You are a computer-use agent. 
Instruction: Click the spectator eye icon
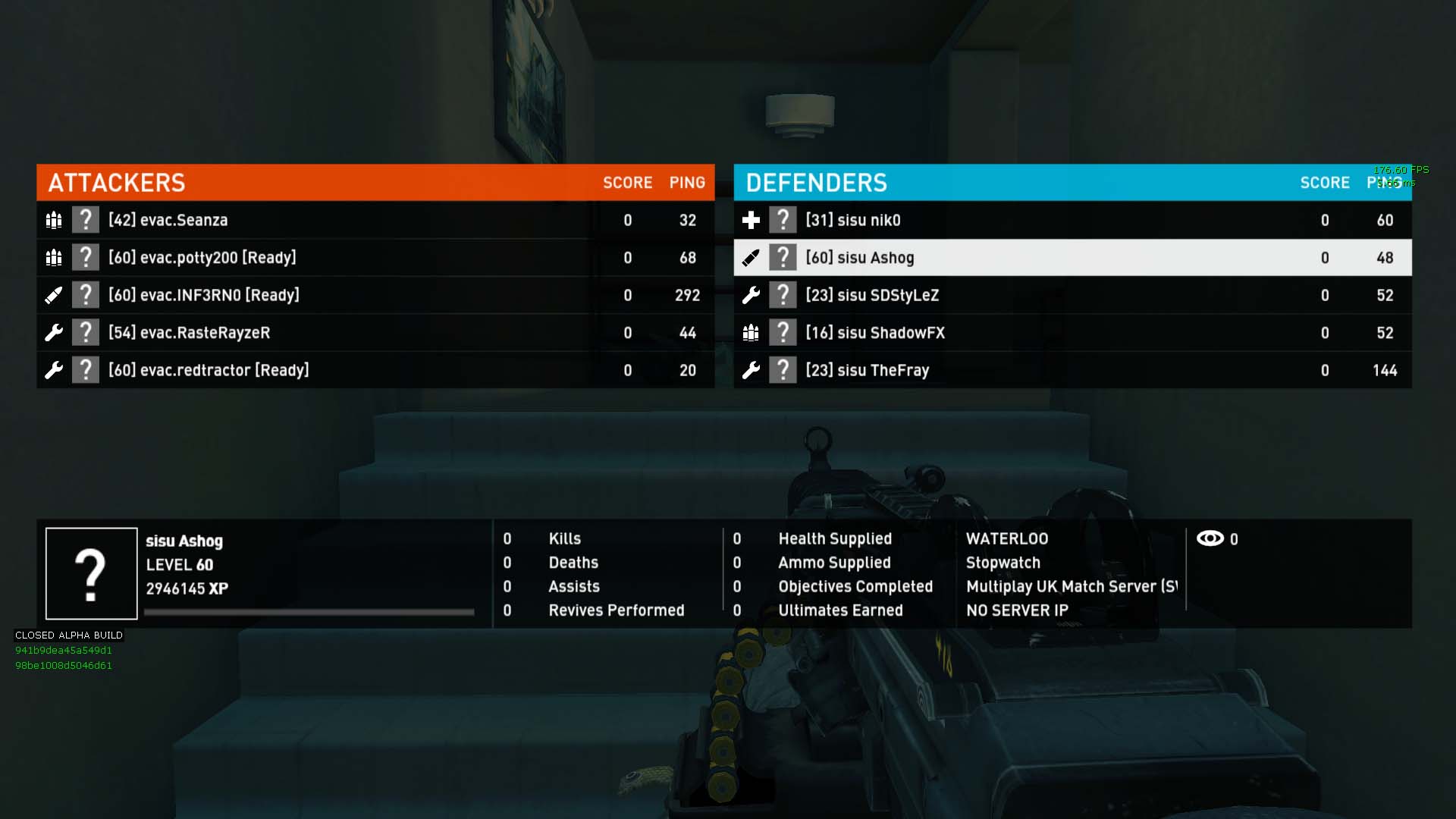tap(1210, 538)
